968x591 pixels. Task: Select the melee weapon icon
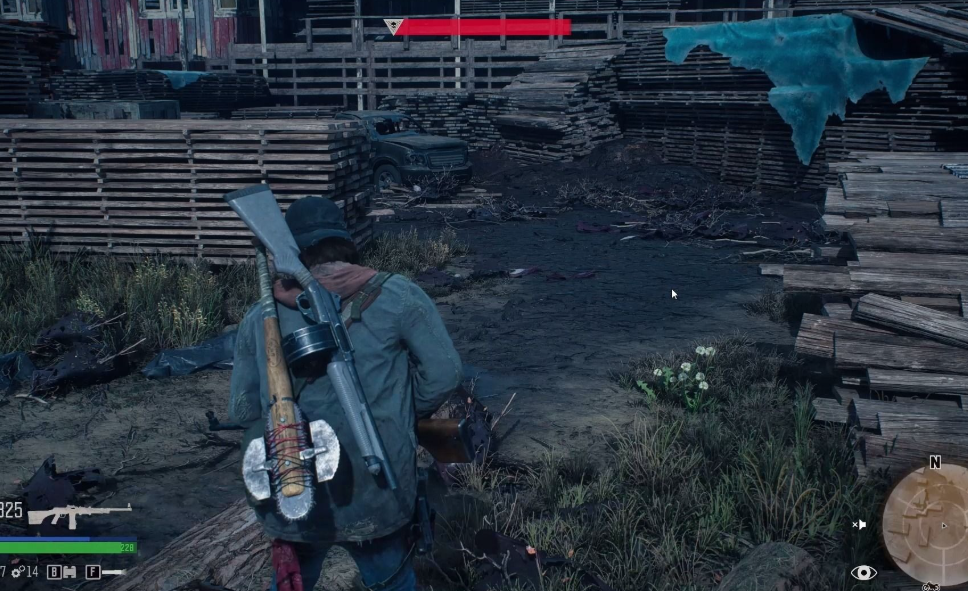point(113,572)
